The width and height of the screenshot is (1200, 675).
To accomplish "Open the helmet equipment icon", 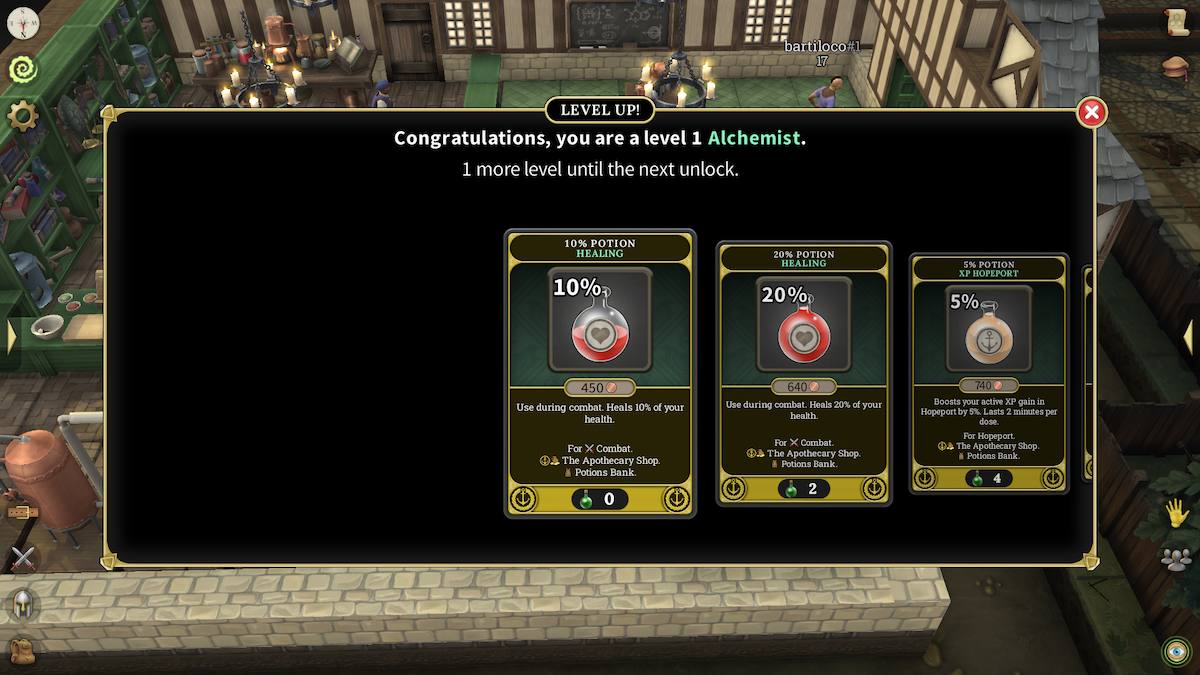I will click(22, 604).
